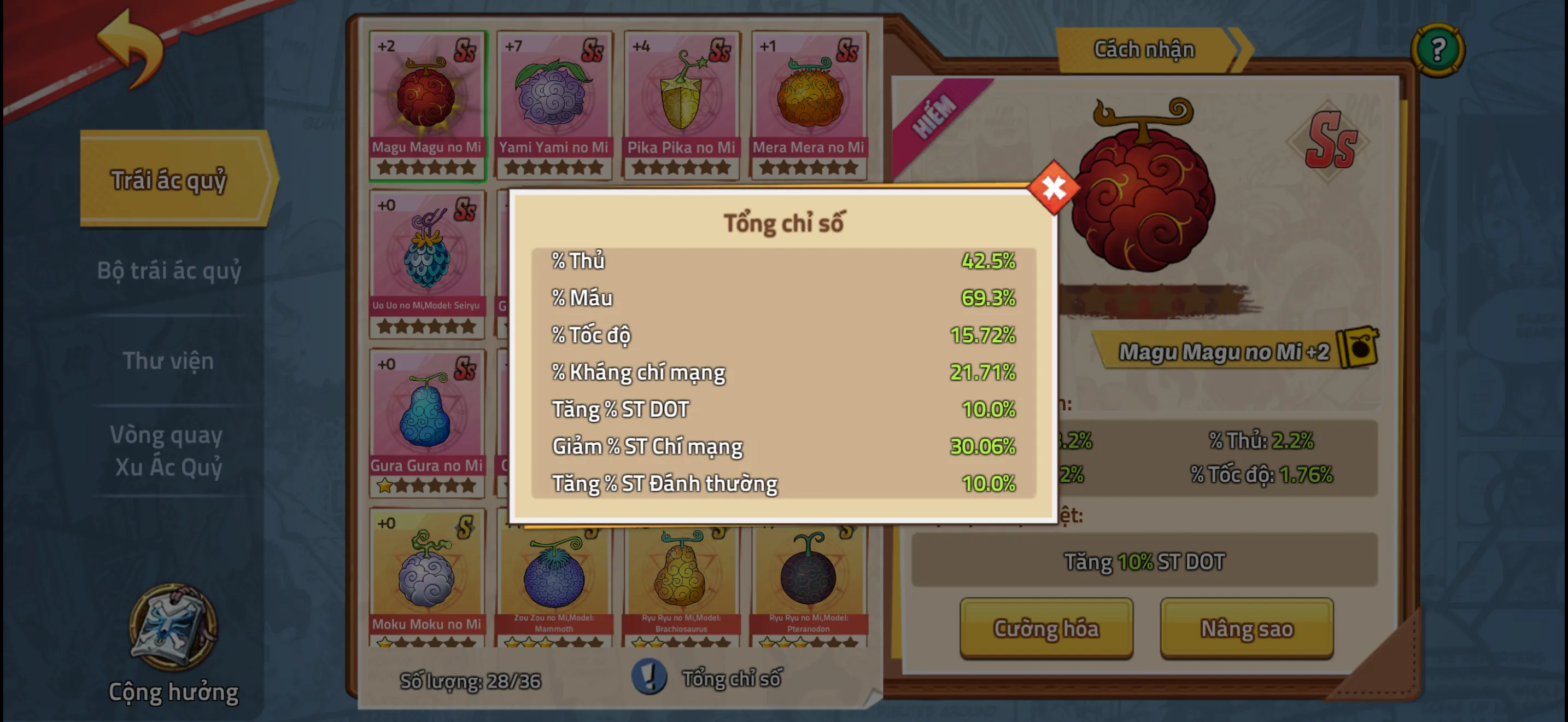The width and height of the screenshot is (1568, 722).
Task: Select the Yami Yami no Mi card
Action: 553,101
